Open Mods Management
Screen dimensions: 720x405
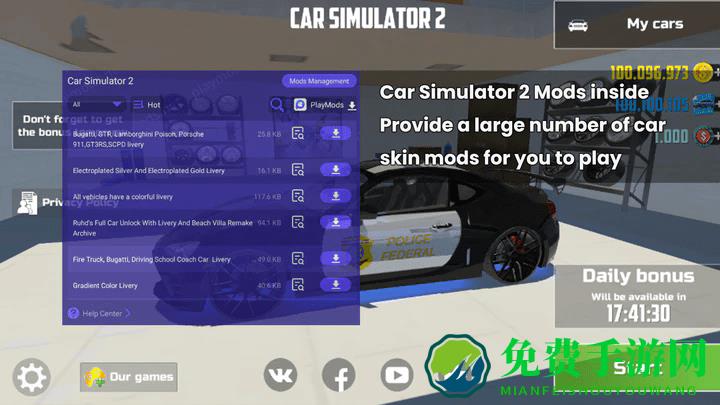[318, 81]
